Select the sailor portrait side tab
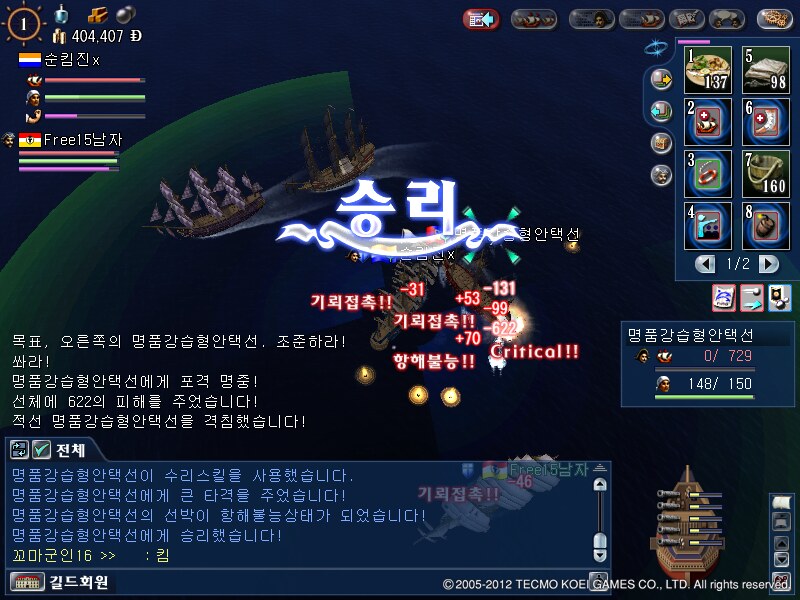Image resolution: width=800 pixels, height=600 pixels. pyautogui.click(x=660, y=174)
